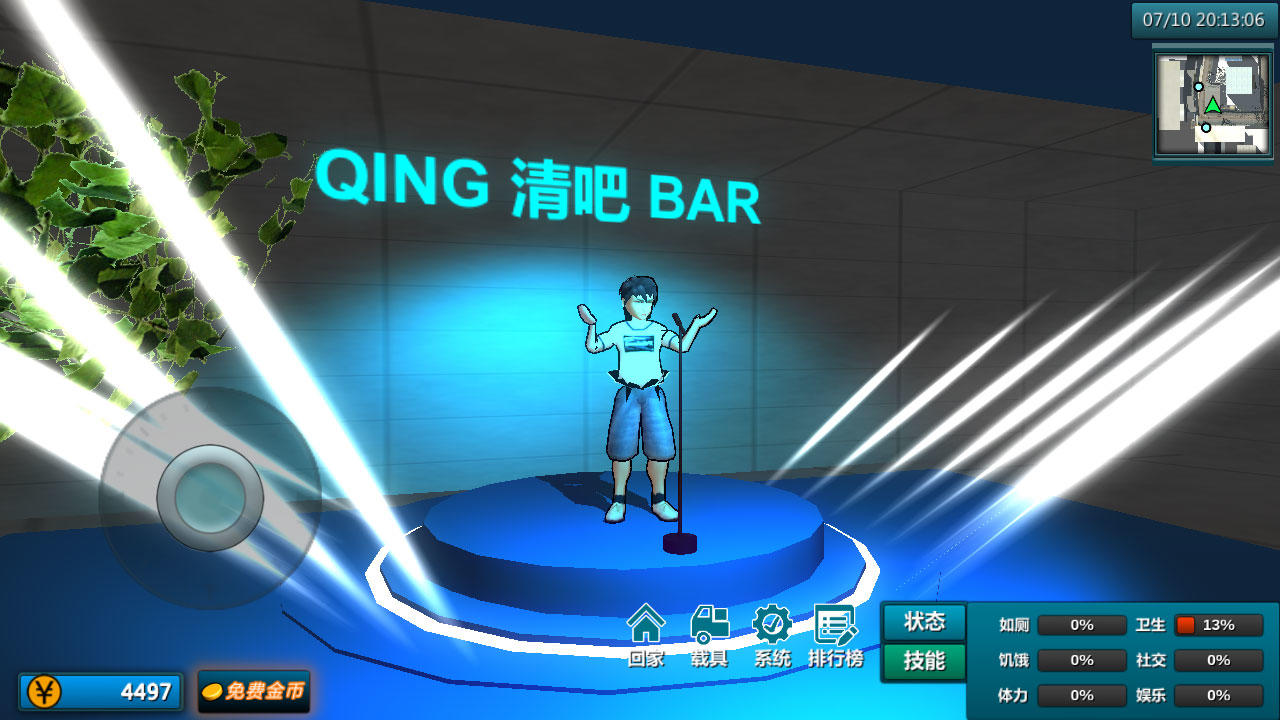Click the 娱乐 0% stat bar
Screen dimensions: 1280x720
tap(1219, 694)
